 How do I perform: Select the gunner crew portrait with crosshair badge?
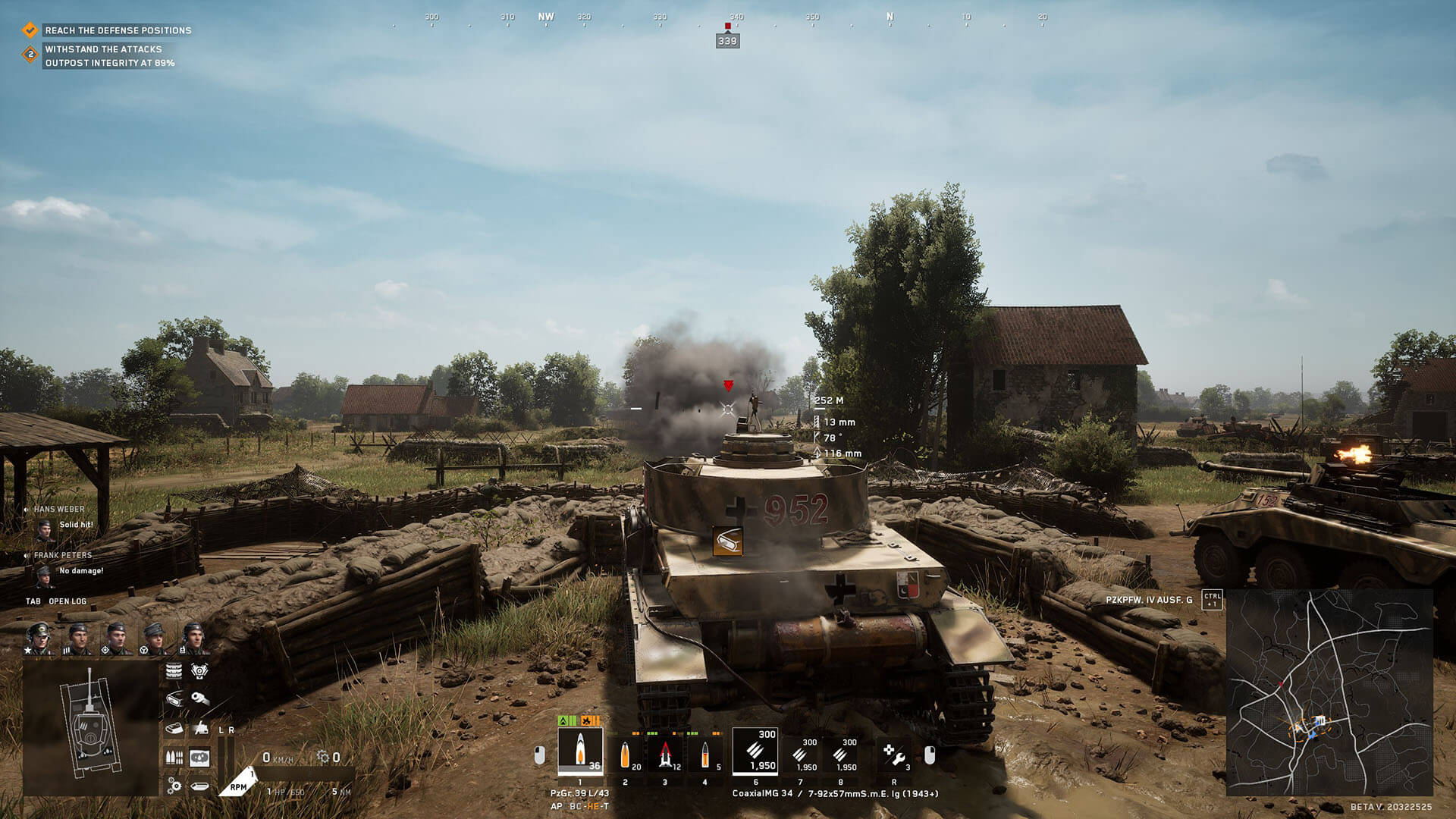[115, 639]
